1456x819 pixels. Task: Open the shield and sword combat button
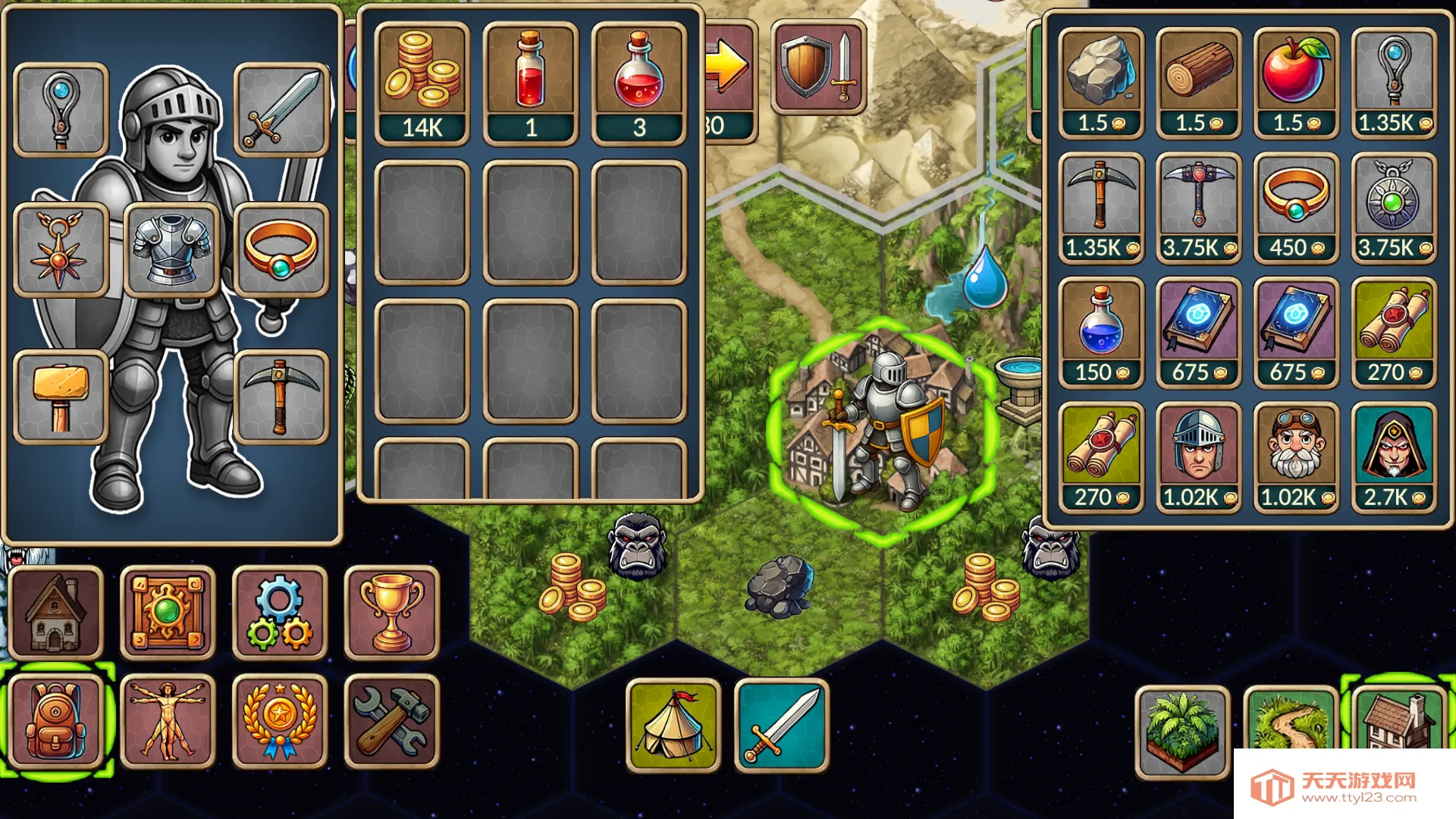[819, 67]
